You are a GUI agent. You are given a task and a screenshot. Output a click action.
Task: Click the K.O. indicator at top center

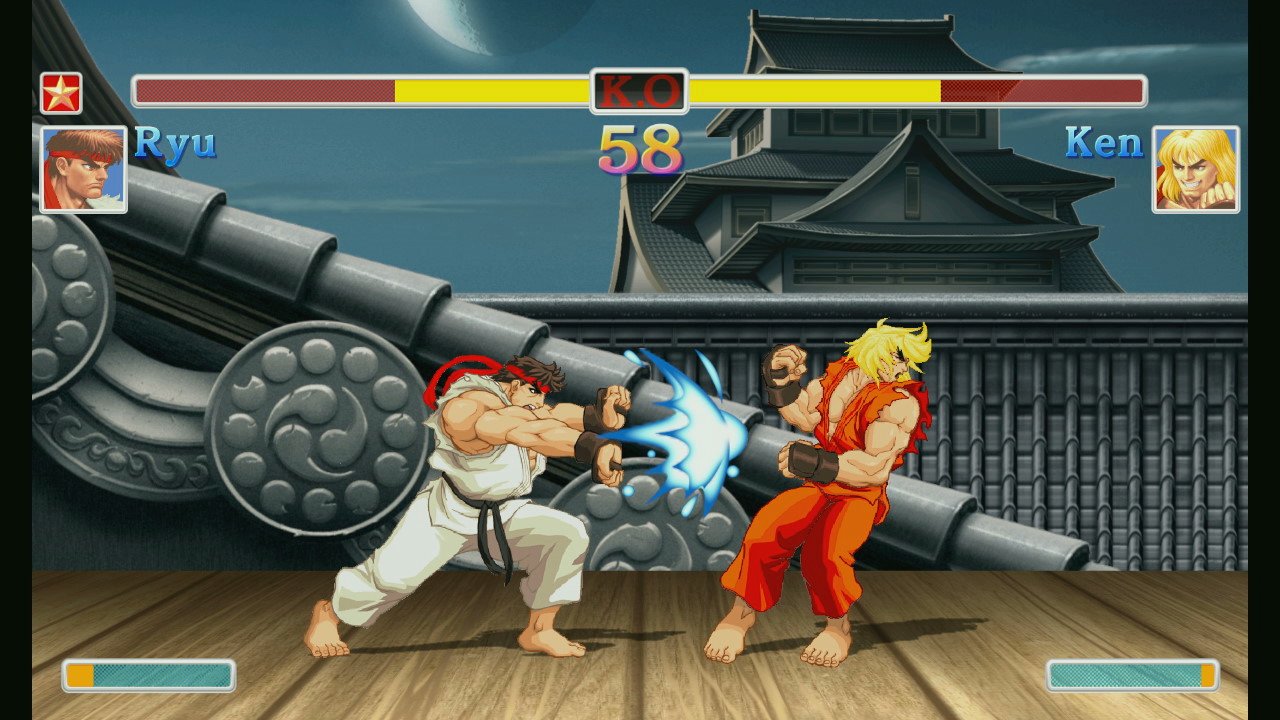pyautogui.click(x=637, y=91)
